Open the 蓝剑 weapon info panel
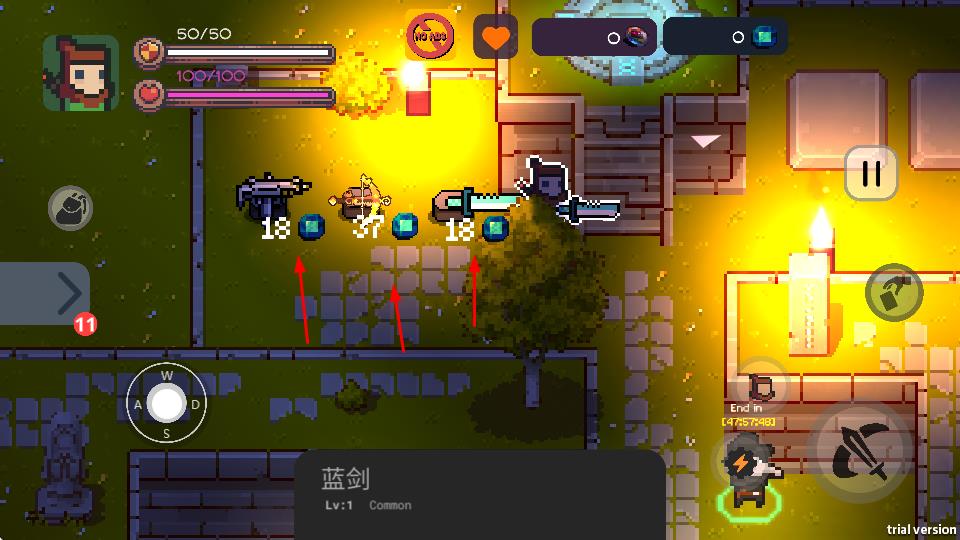 pyautogui.click(x=480, y=490)
